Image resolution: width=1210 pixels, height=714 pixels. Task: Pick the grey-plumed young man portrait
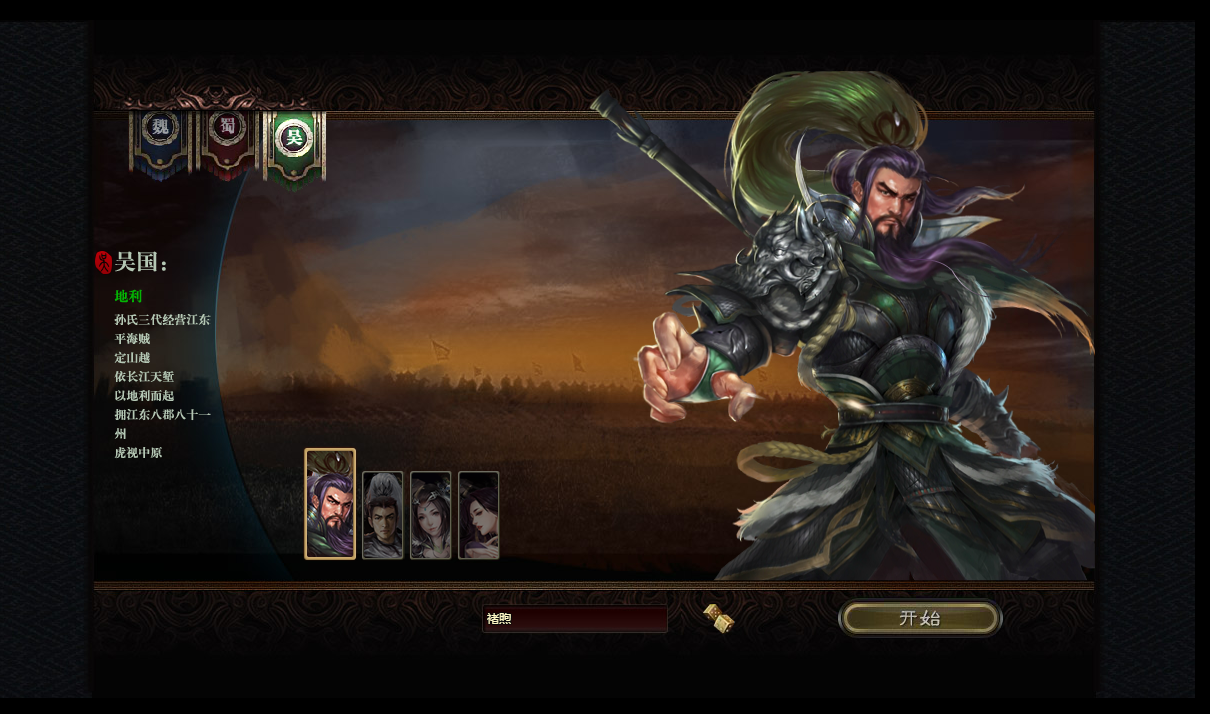(x=382, y=515)
